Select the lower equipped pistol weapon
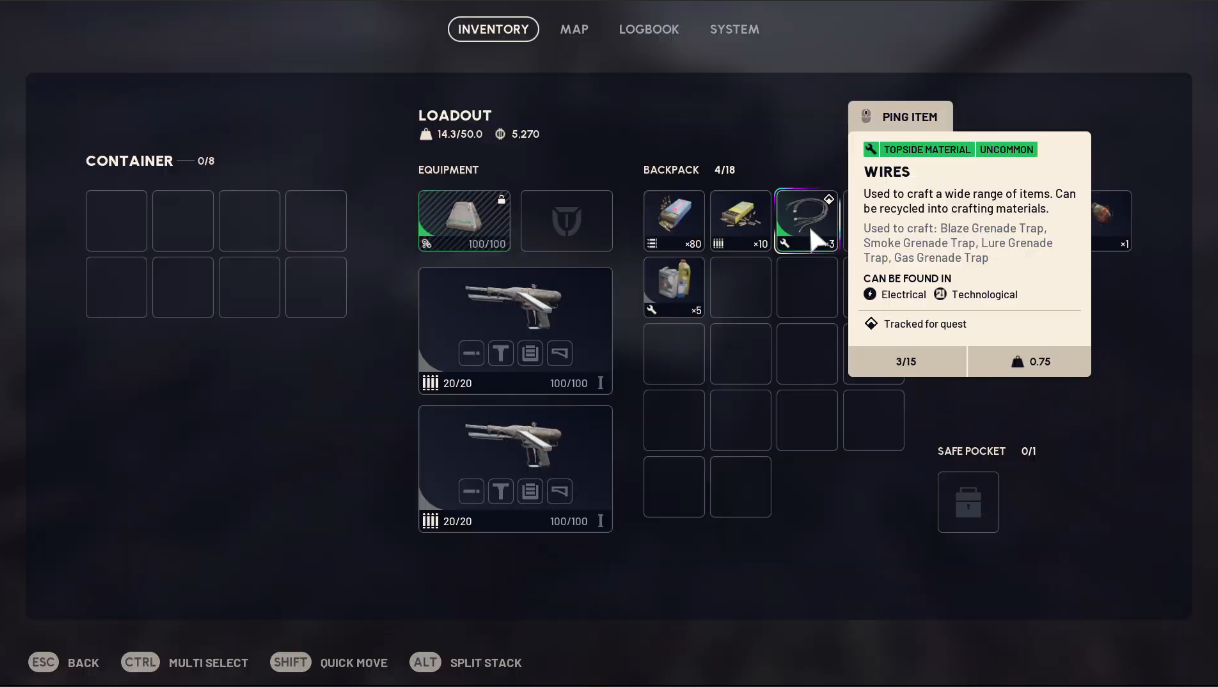 point(515,468)
